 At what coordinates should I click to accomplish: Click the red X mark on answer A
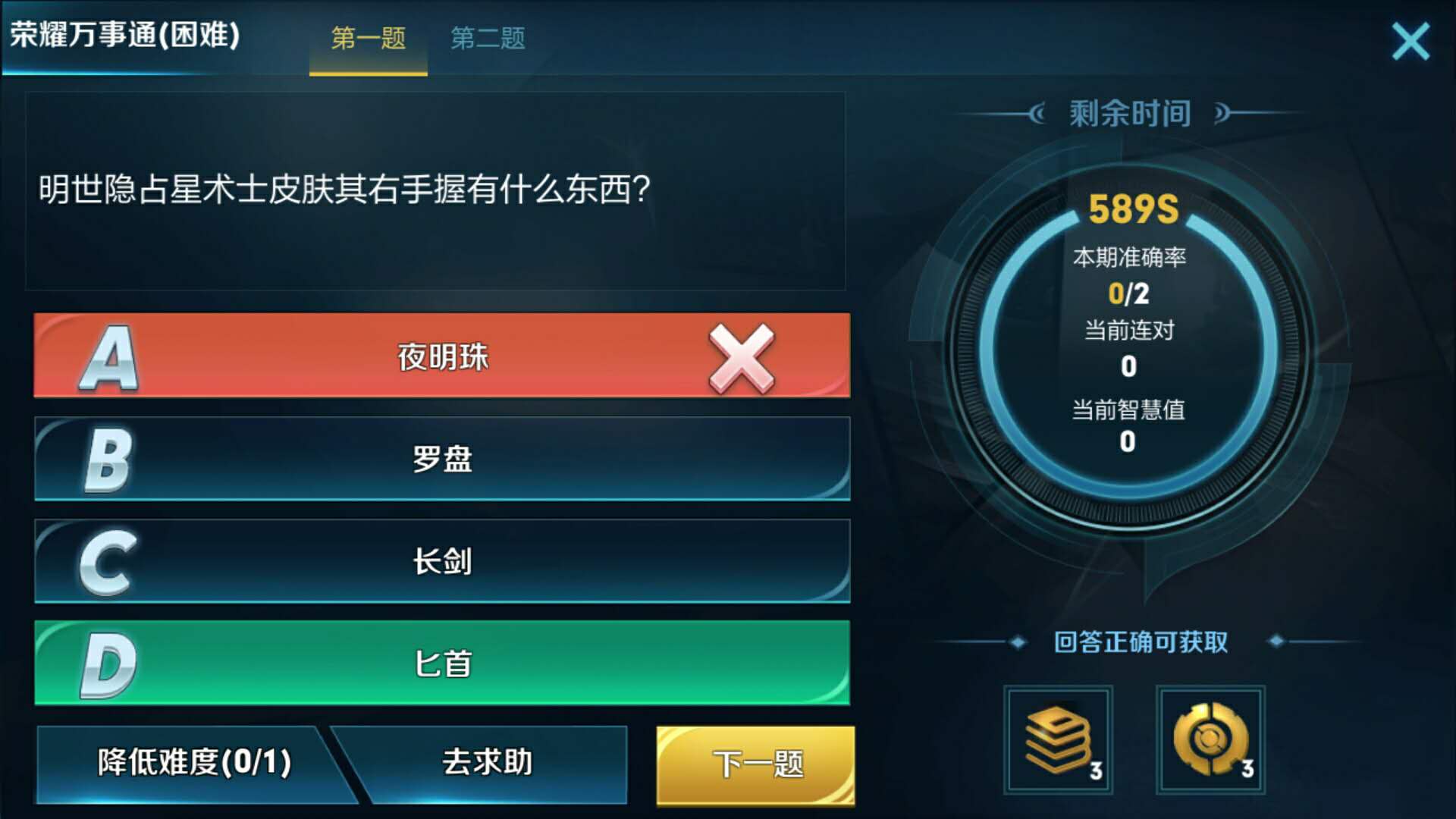(739, 356)
